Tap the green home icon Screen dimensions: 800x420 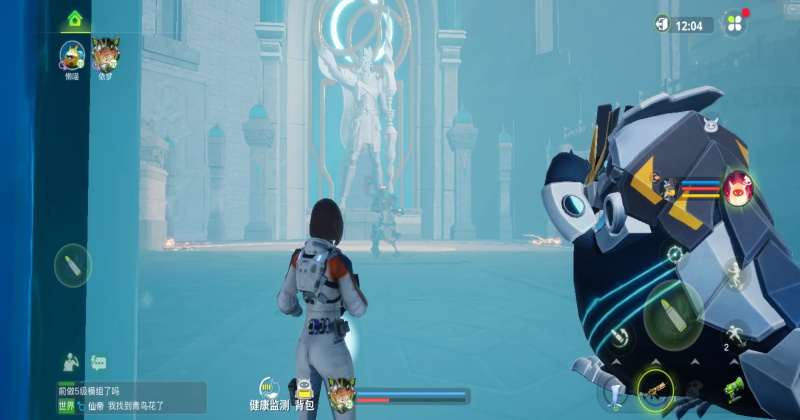[x=74, y=18]
